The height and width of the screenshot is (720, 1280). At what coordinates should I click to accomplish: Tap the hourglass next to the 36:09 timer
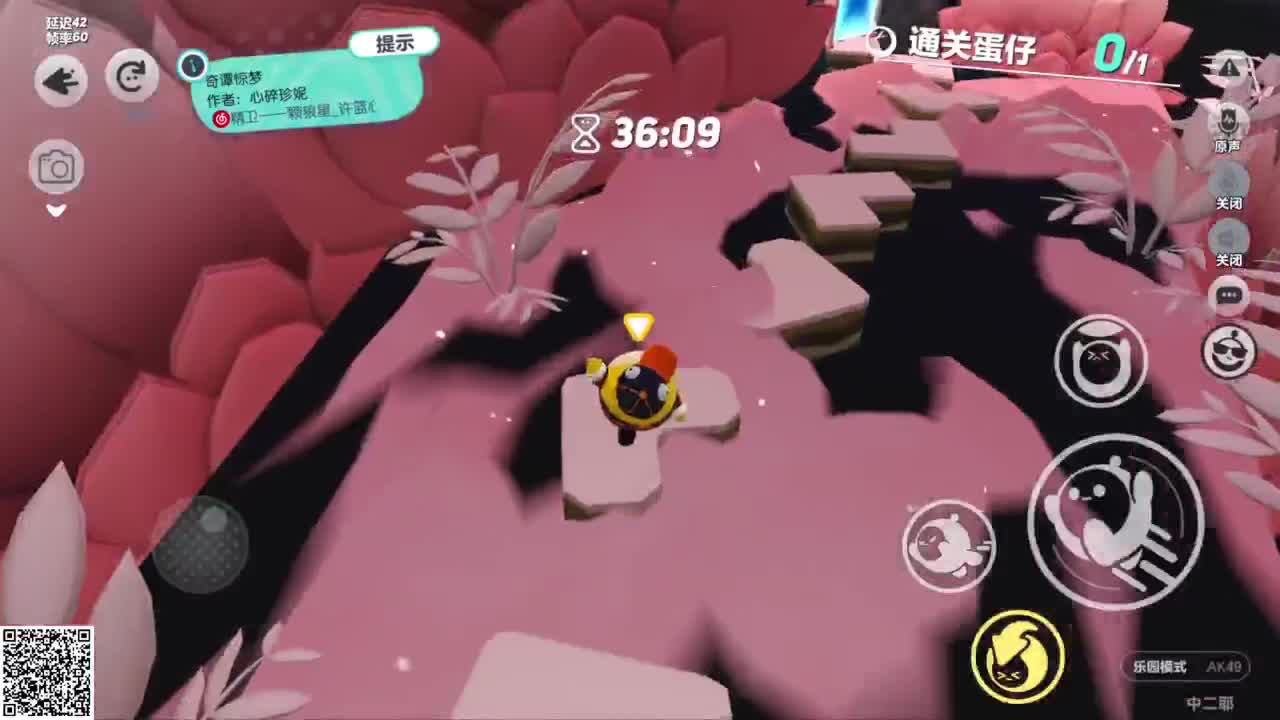pyautogui.click(x=587, y=131)
